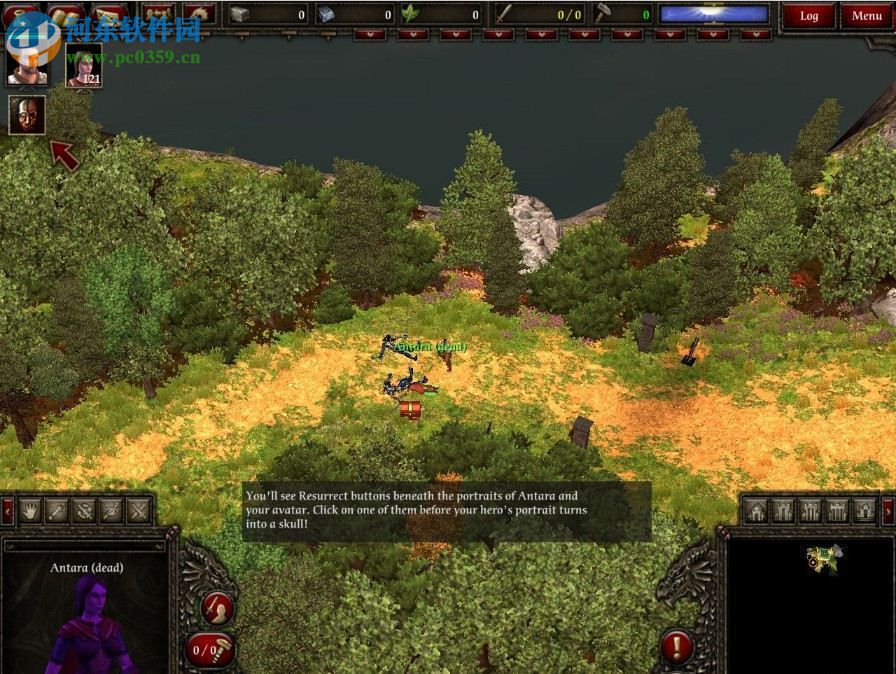Select the green-haired hero portrait

(84, 65)
